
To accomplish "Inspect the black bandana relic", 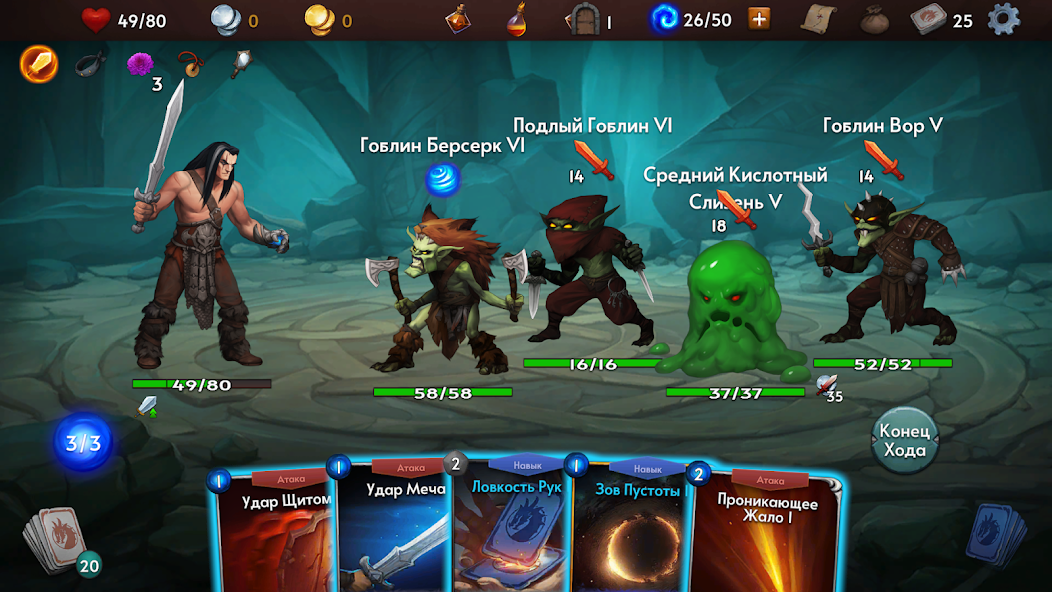I will point(90,65).
